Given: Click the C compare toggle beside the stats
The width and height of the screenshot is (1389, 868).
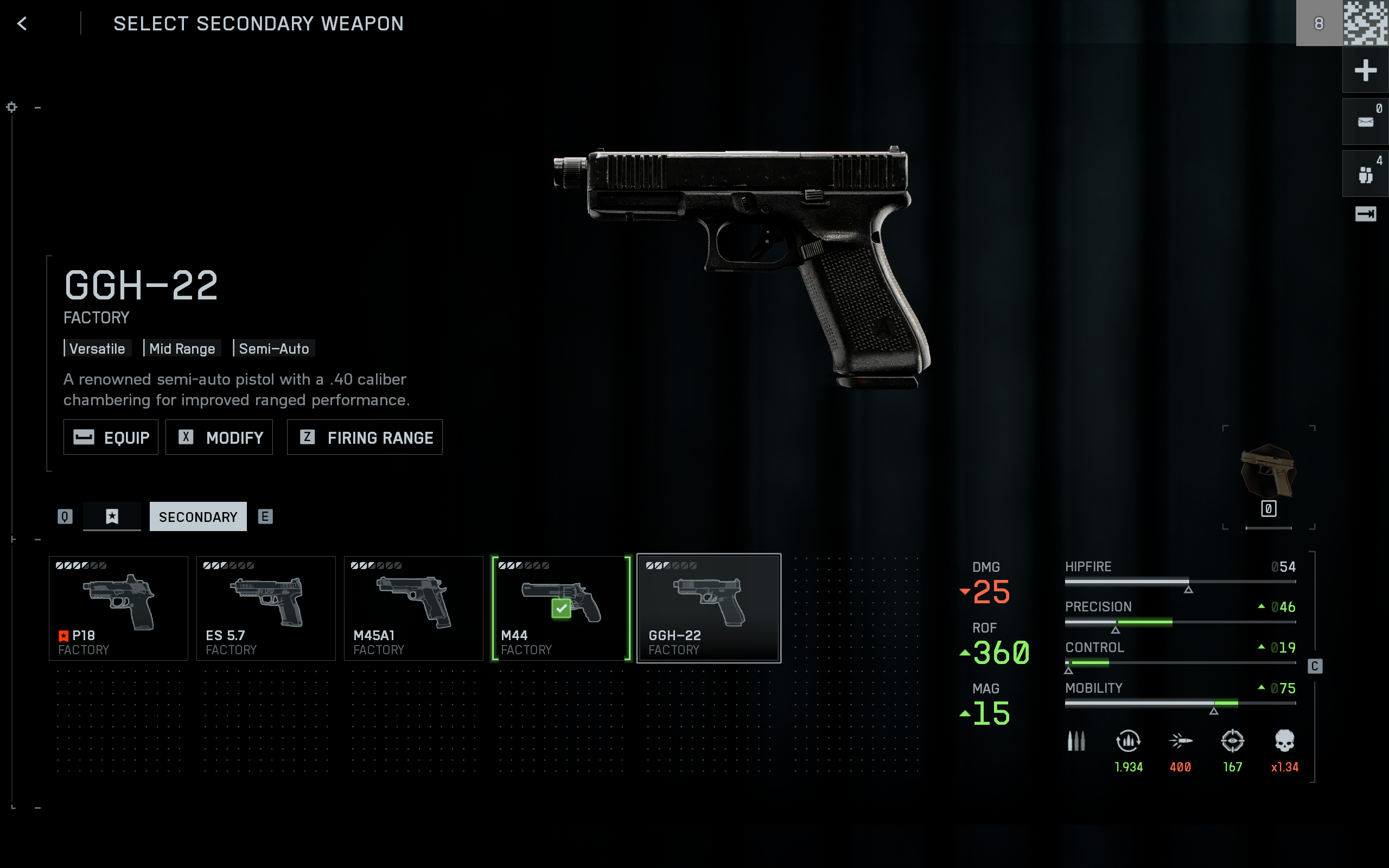Looking at the screenshot, I should 1314,666.
